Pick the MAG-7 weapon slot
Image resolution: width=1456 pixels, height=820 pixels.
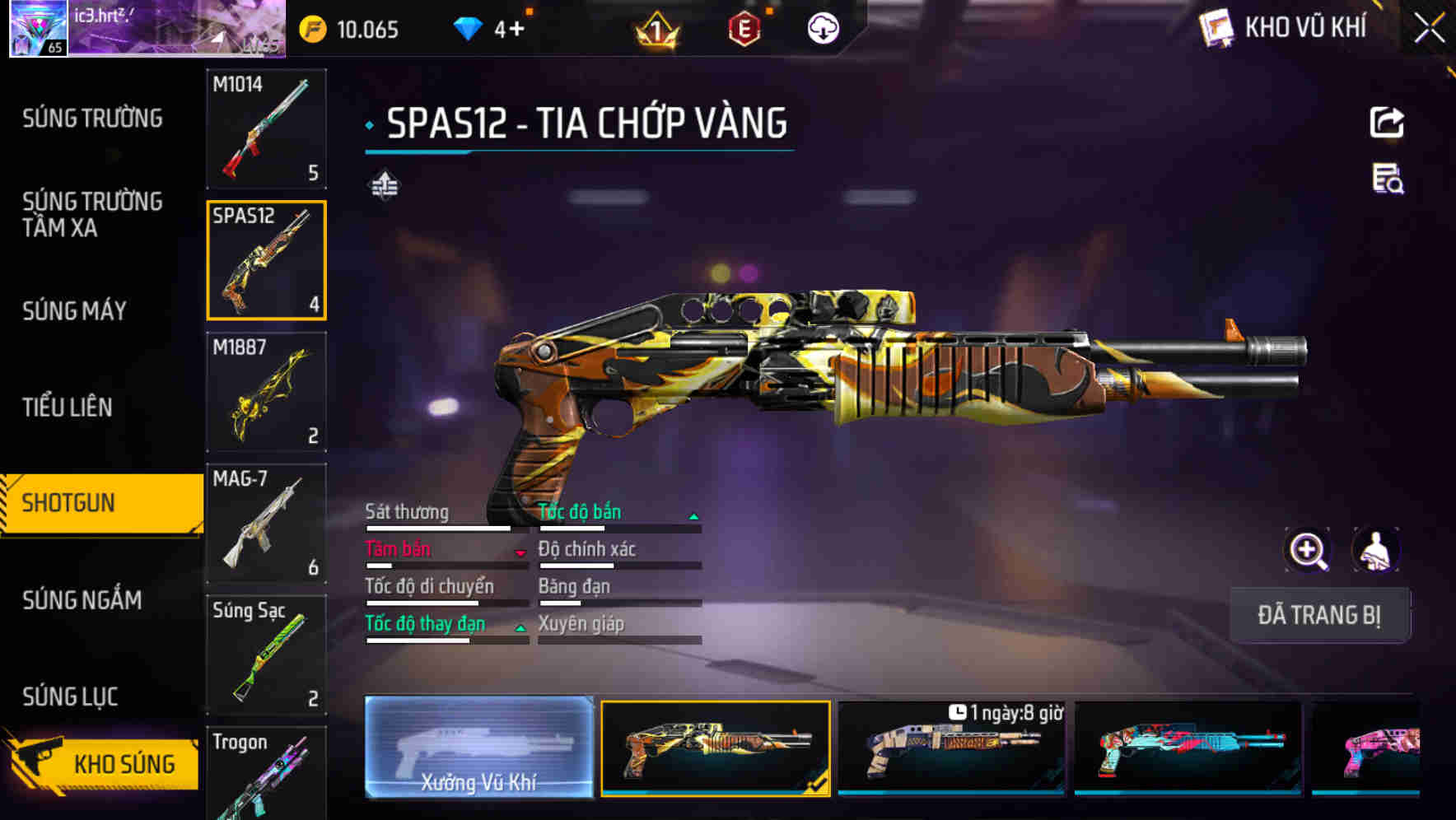point(266,523)
